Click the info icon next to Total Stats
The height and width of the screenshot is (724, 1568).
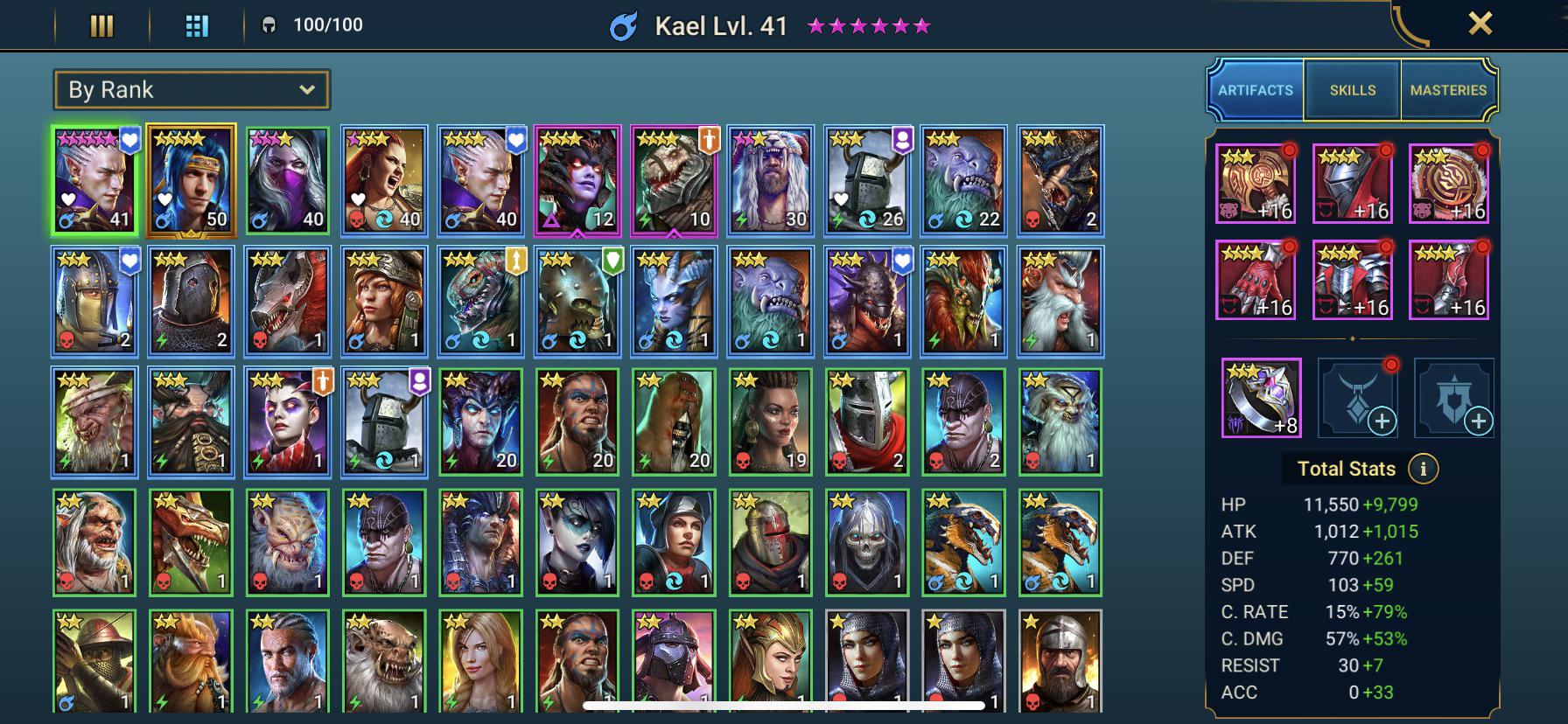(x=1425, y=469)
